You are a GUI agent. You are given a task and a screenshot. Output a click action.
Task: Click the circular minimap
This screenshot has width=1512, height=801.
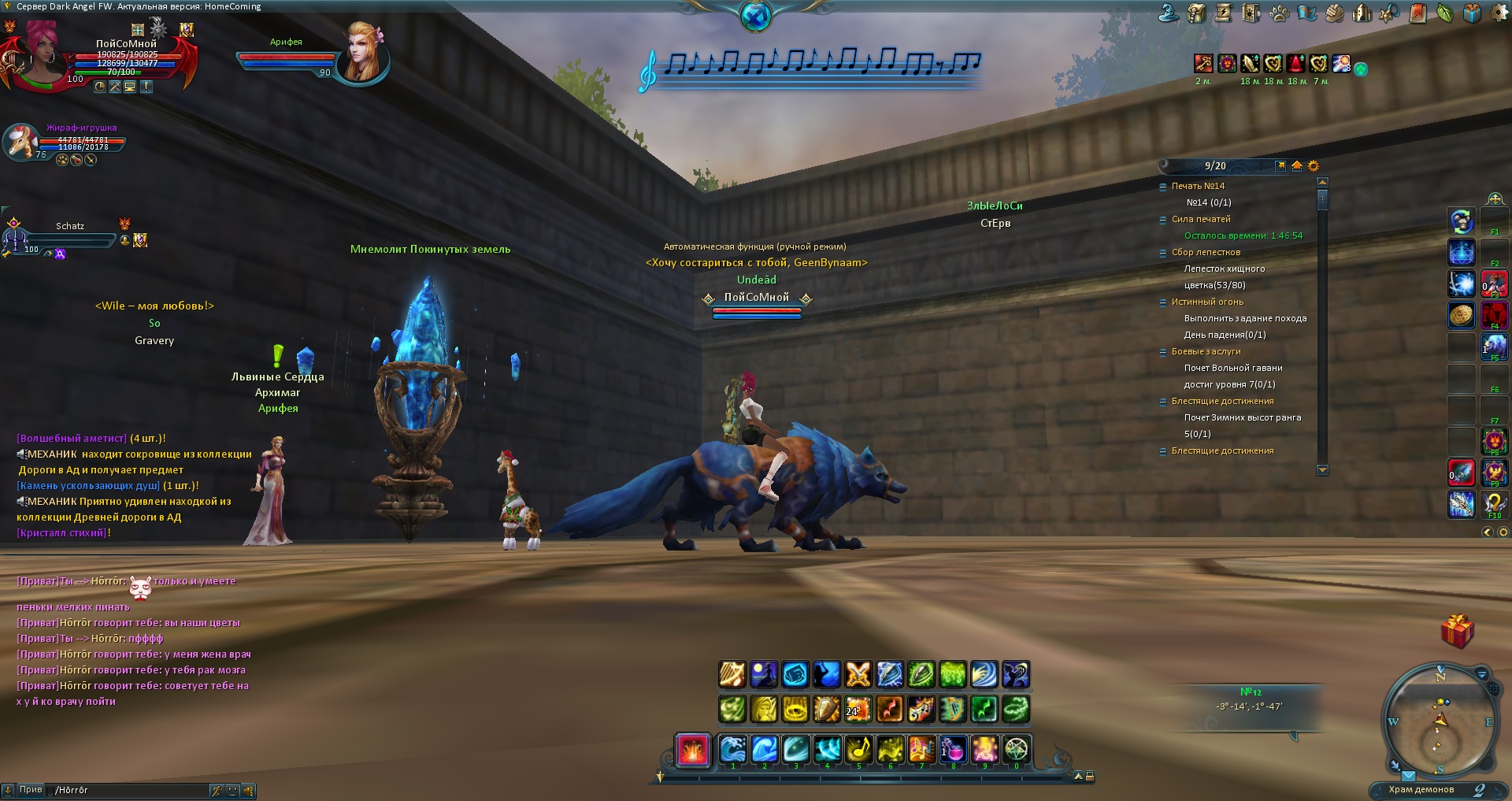[x=1440, y=720]
